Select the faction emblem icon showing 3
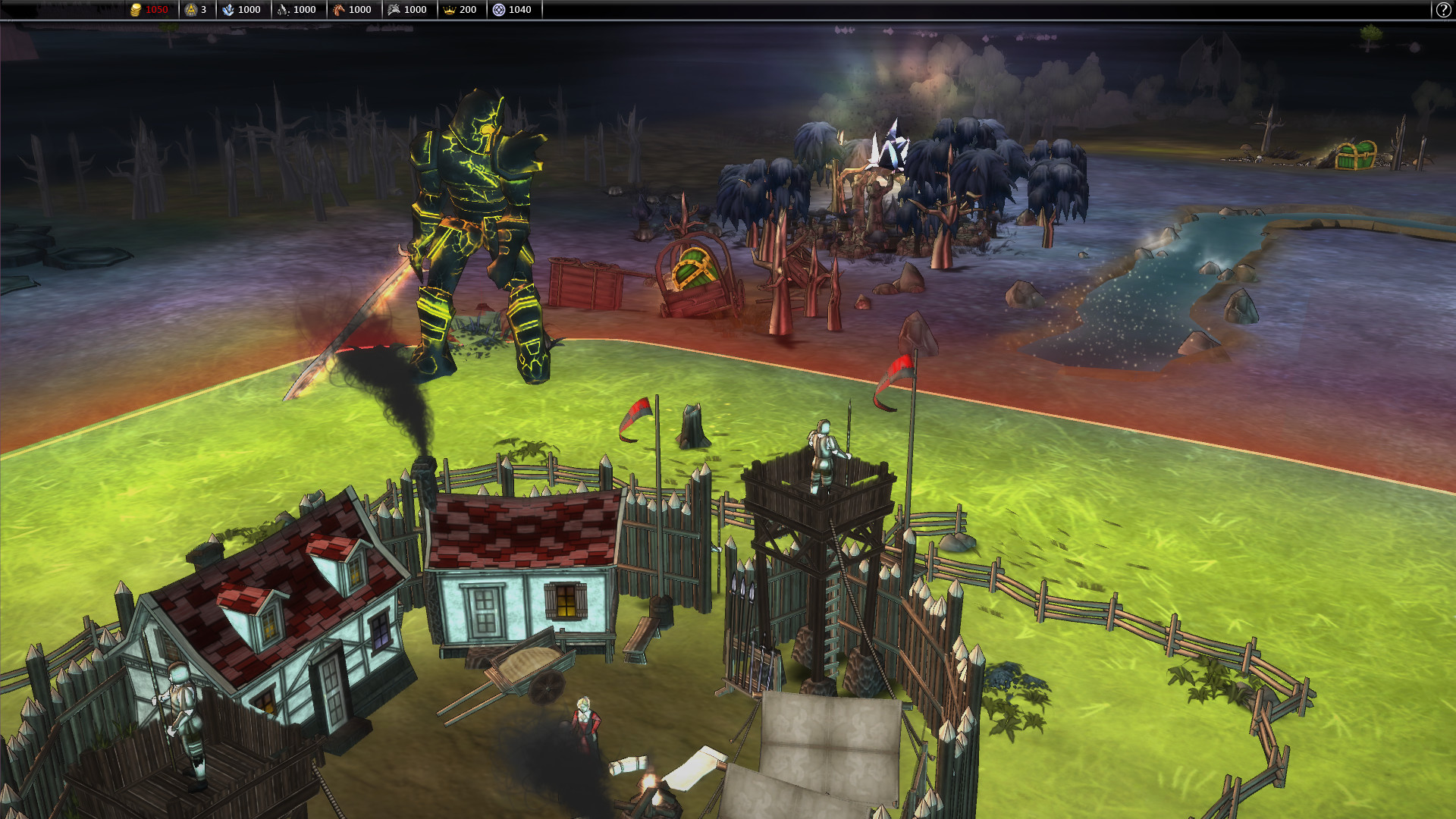This screenshot has width=1456, height=819. (x=190, y=9)
